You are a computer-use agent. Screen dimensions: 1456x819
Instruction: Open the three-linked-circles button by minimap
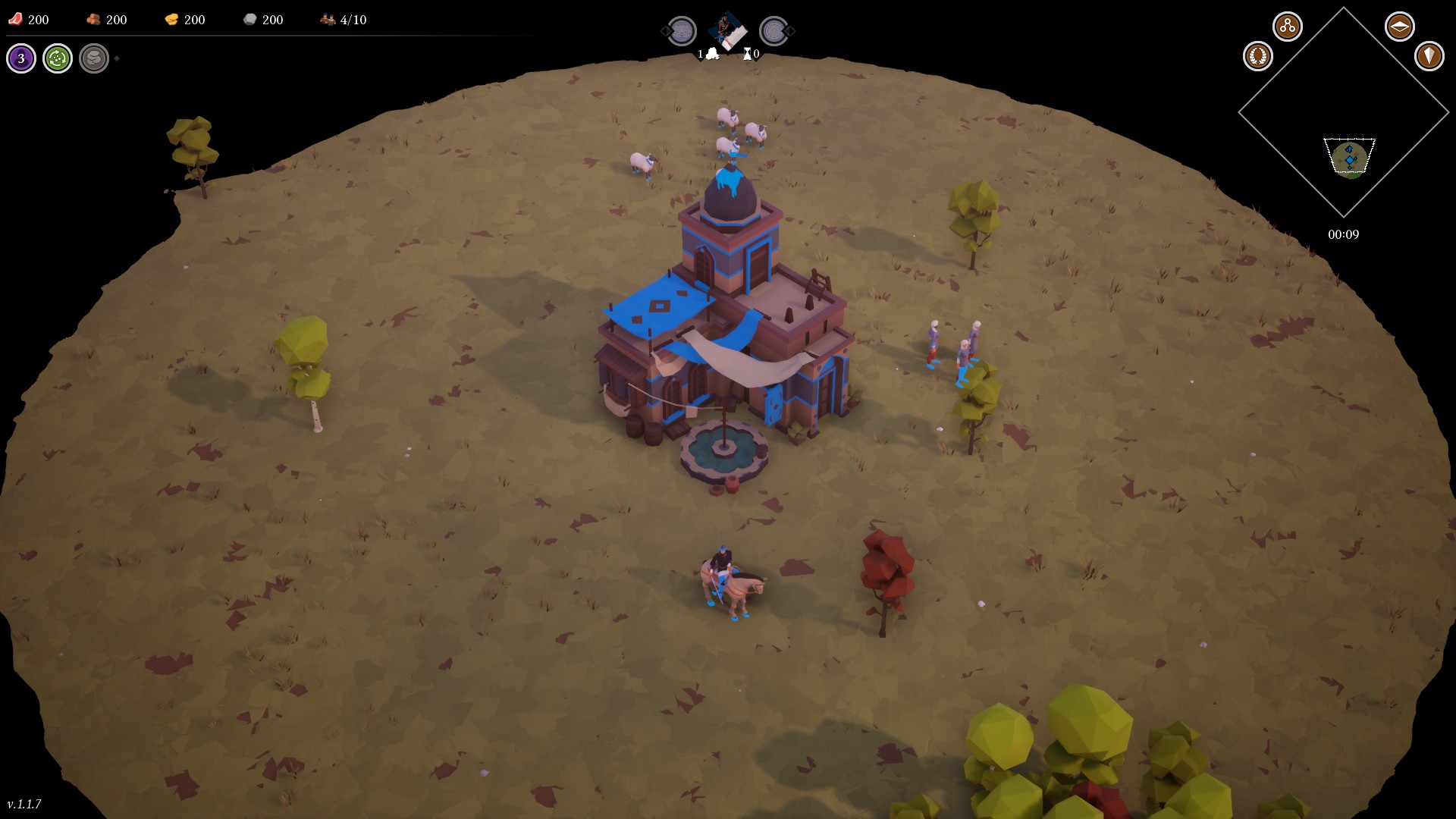pos(1287,27)
